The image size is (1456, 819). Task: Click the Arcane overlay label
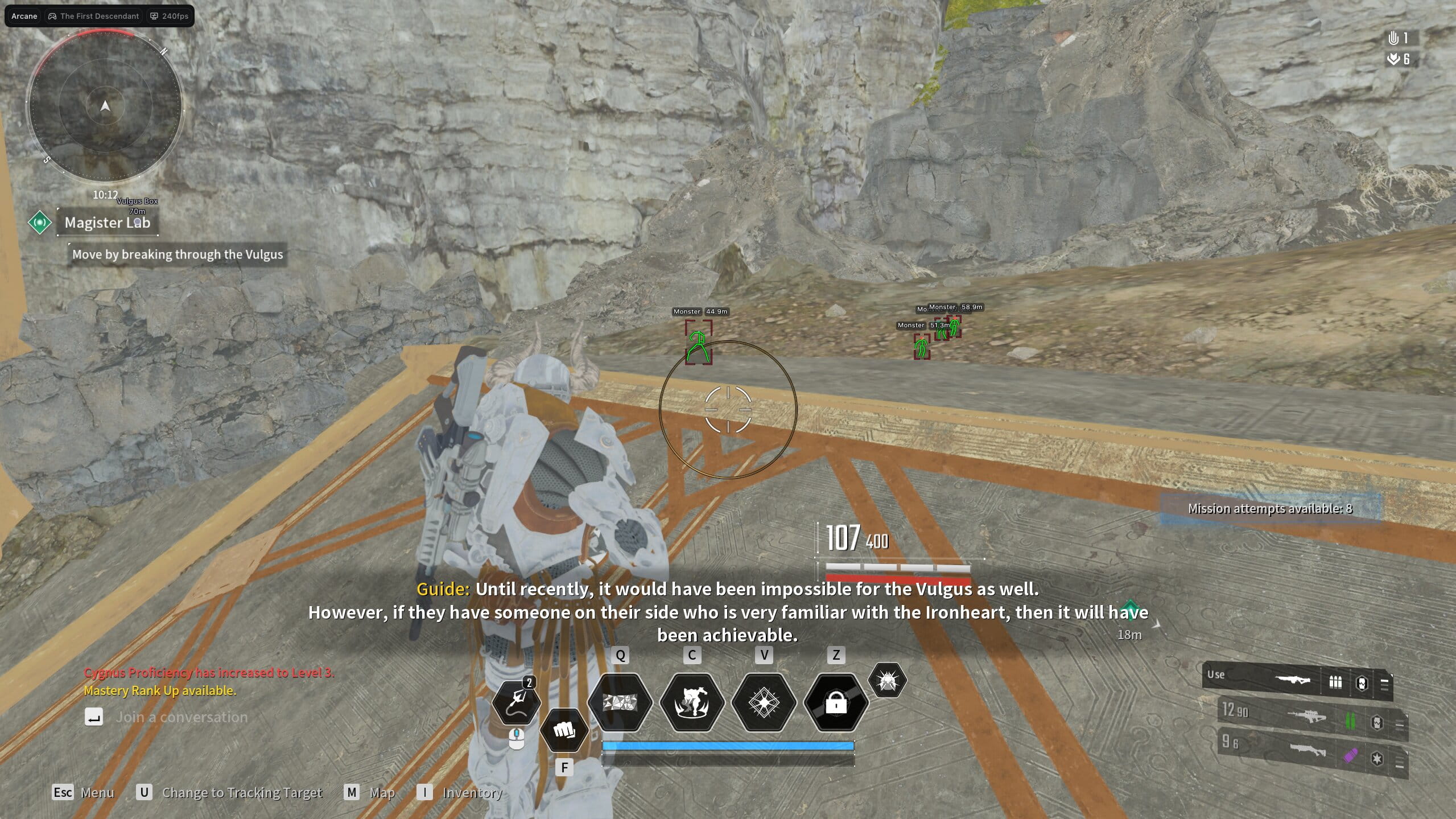pos(24,16)
